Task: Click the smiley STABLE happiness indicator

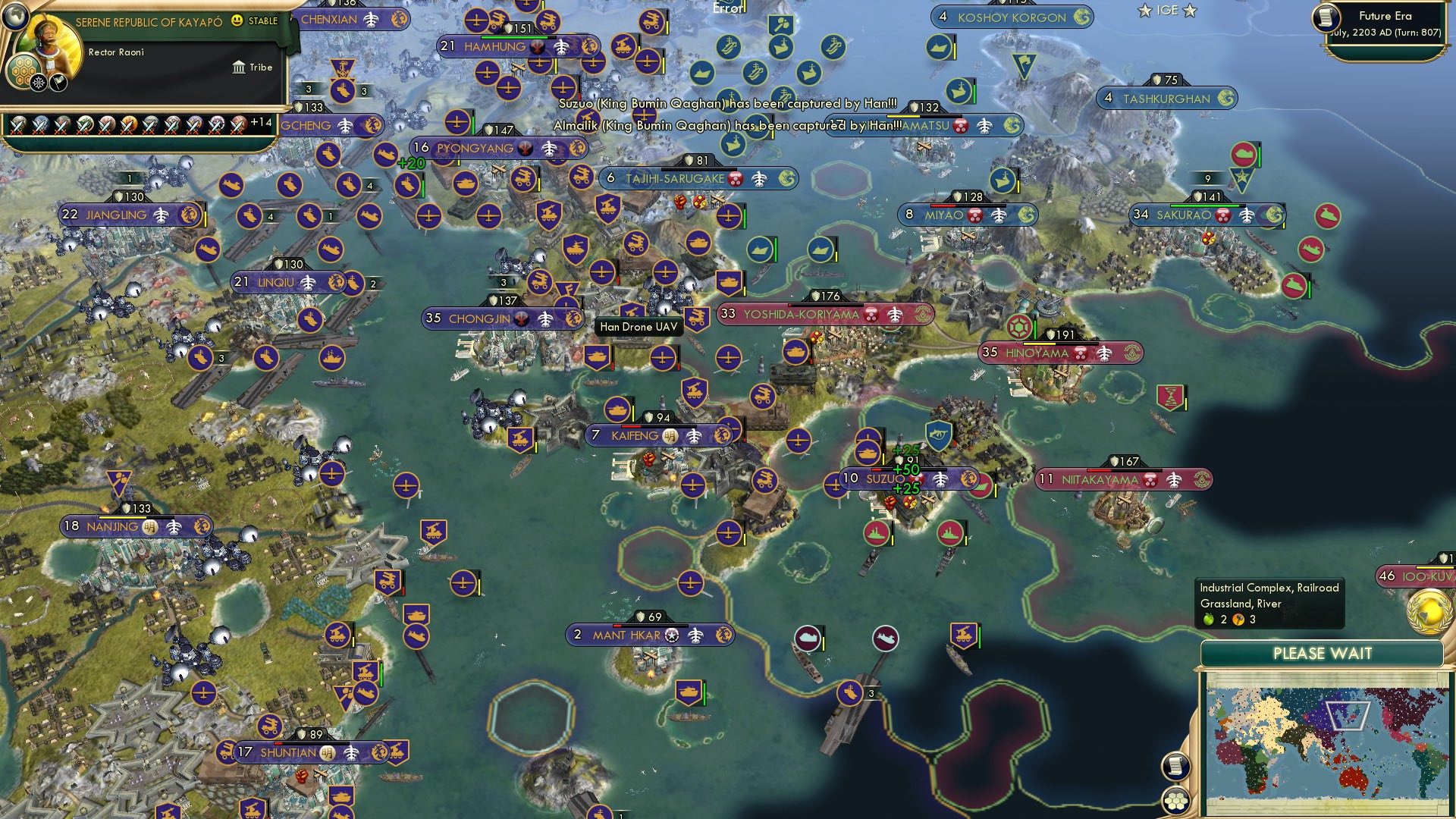Action: [x=237, y=20]
